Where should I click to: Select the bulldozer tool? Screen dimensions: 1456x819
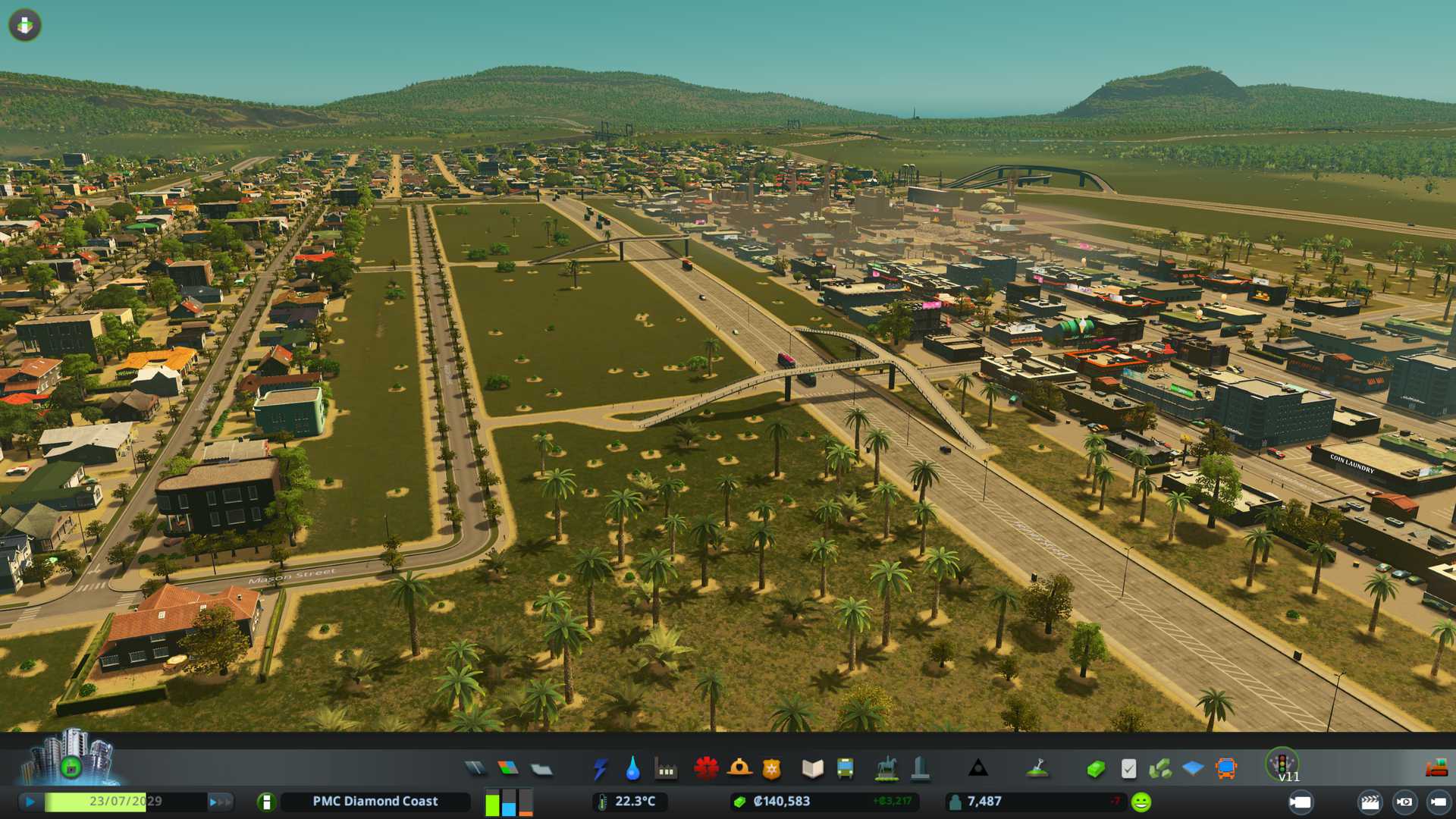1436,769
